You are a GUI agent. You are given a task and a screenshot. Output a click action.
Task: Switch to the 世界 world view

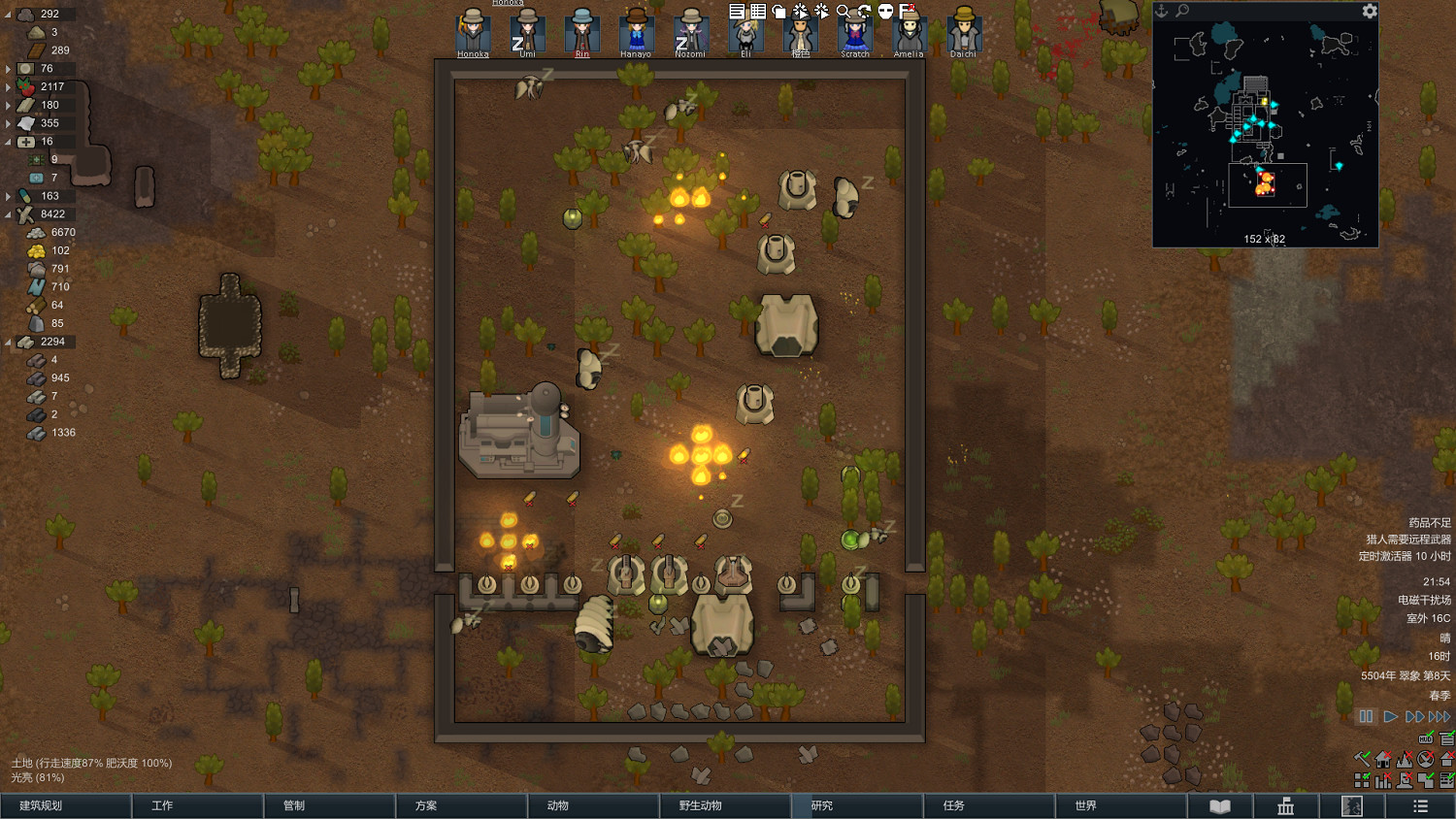(x=1121, y=805)
